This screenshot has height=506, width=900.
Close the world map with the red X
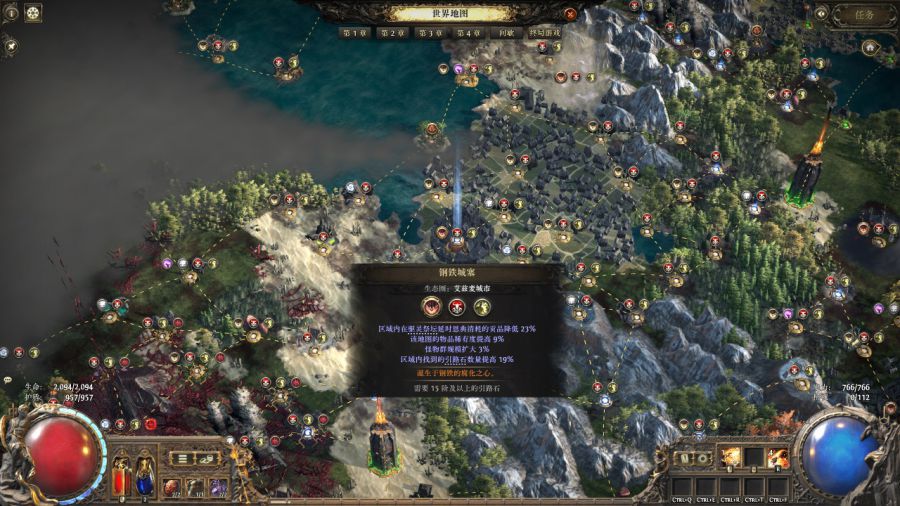click(570, 14)
